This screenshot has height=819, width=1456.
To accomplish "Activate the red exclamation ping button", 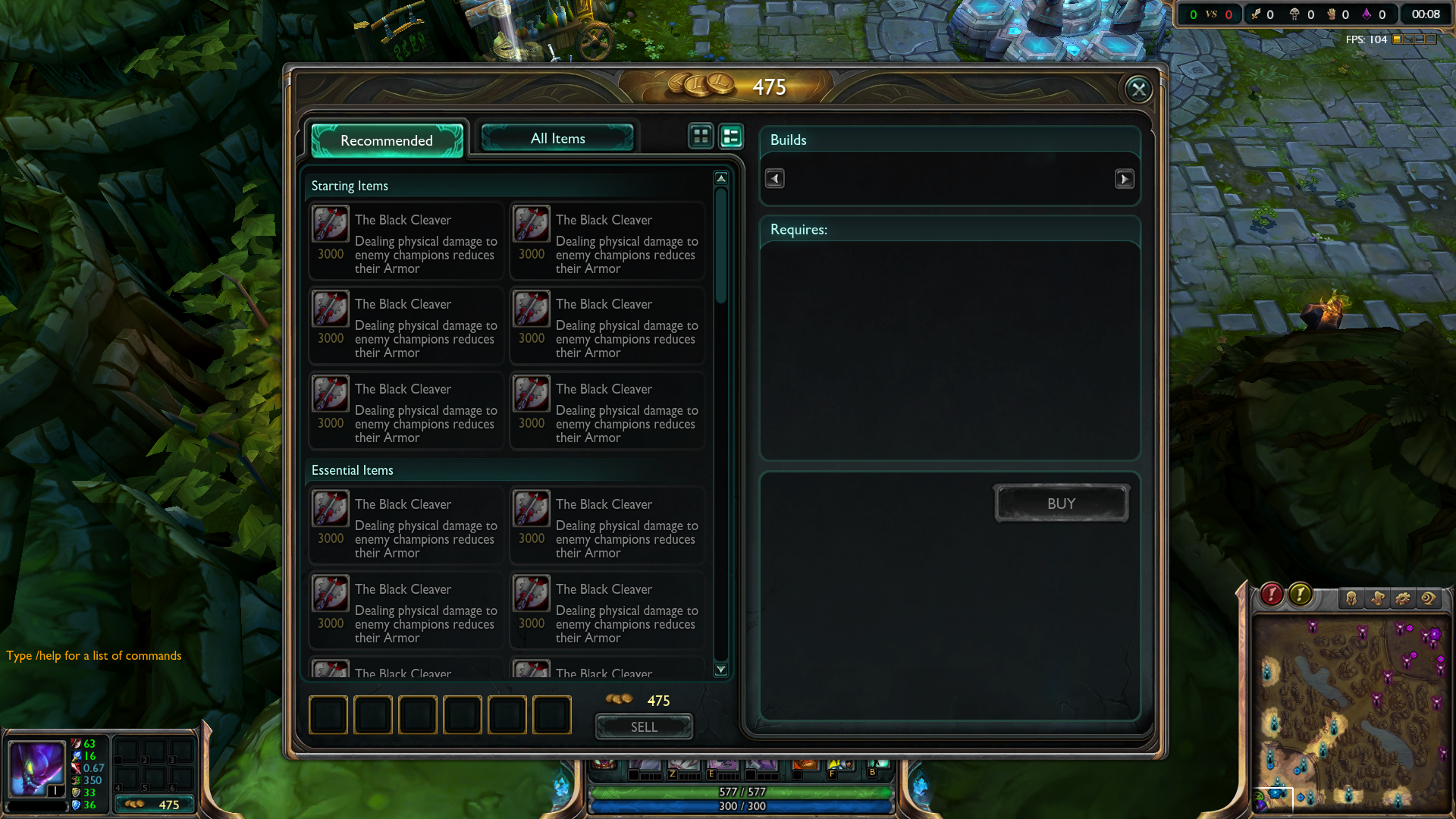I will click(x=1272, y=595).
